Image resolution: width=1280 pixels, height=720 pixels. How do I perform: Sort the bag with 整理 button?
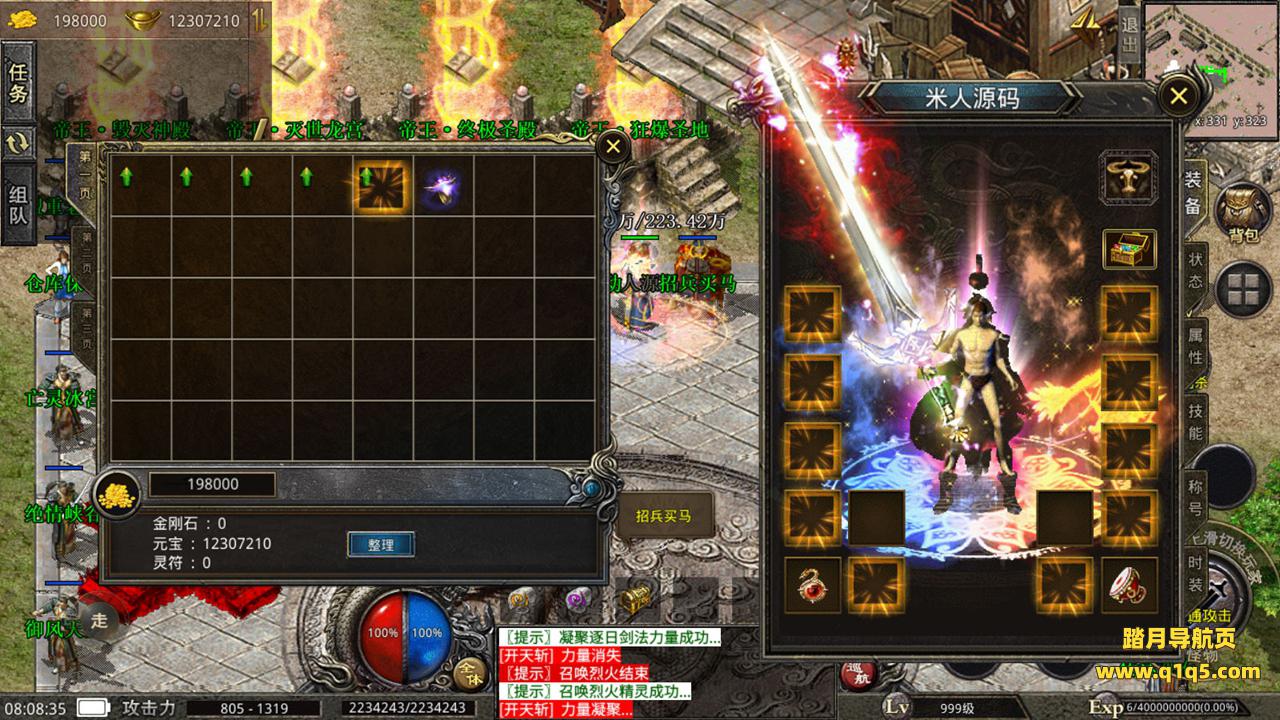(381, 545)
